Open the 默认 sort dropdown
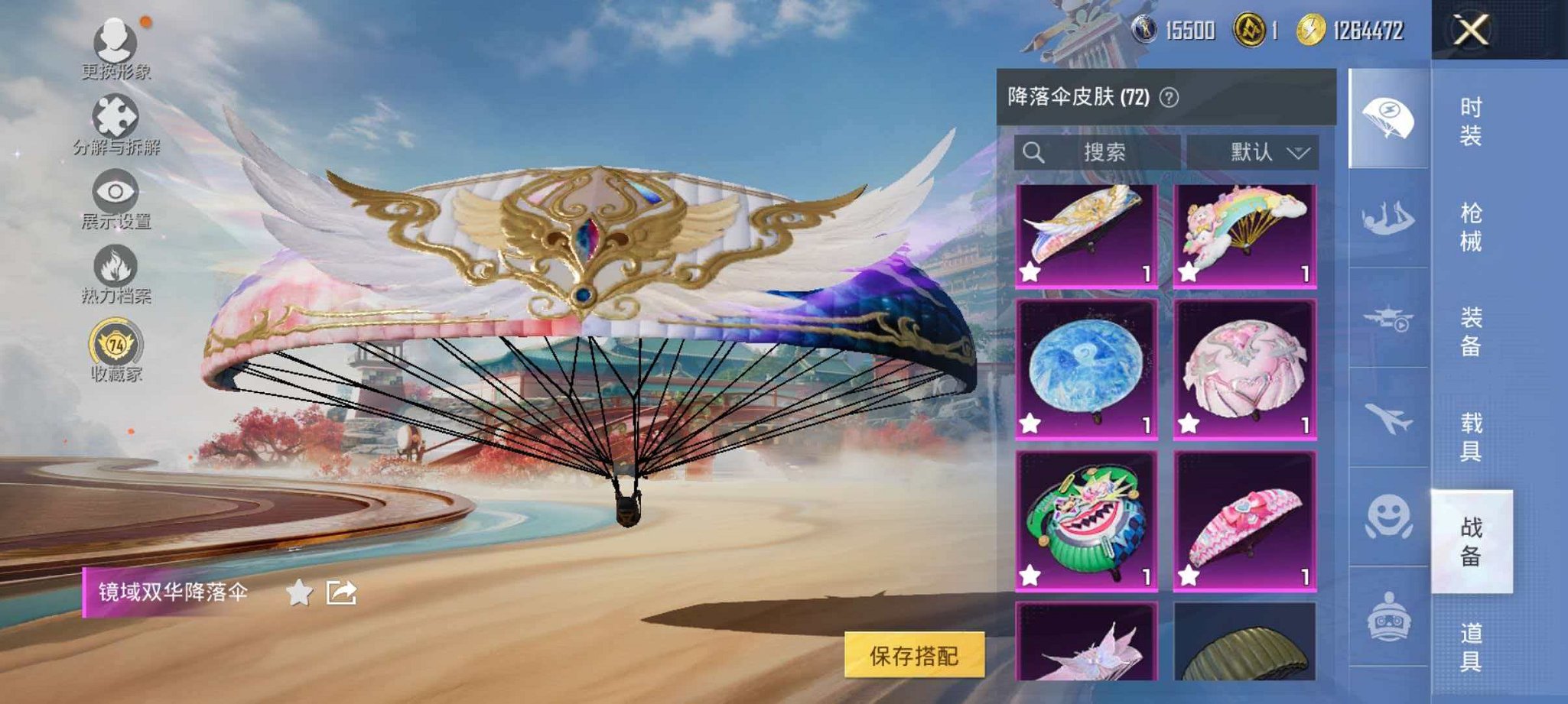 pos(1251,151)
